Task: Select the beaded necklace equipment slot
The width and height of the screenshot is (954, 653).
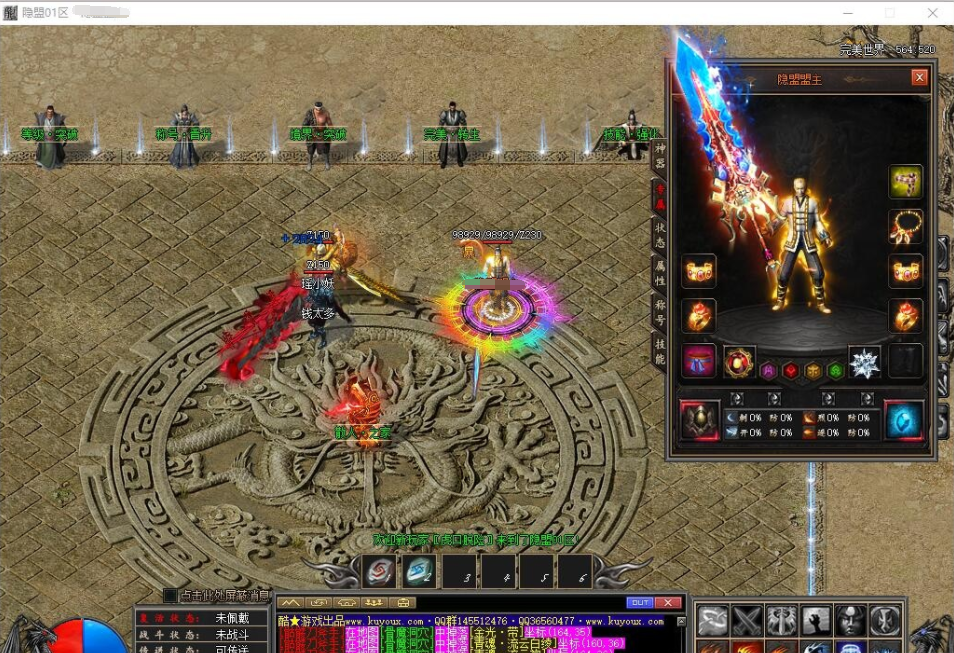Action: (905, 226)
